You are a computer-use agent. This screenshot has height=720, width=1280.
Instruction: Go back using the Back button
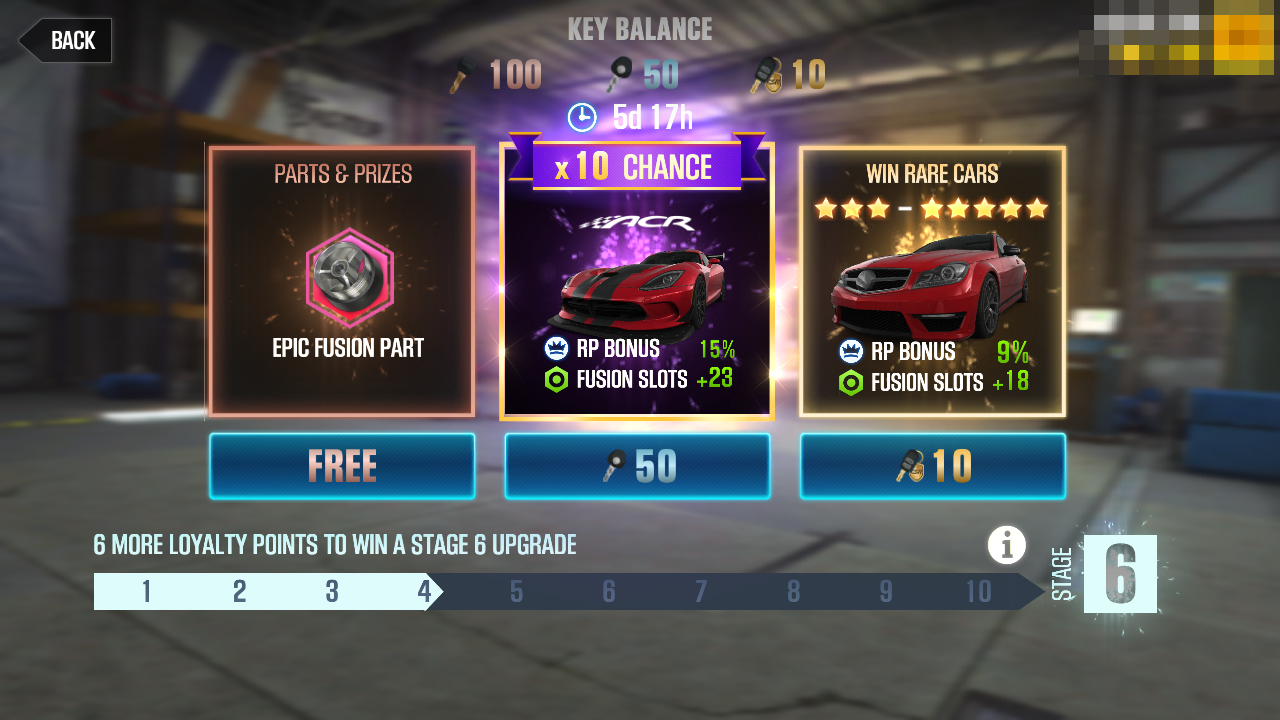tap(66, 41)
